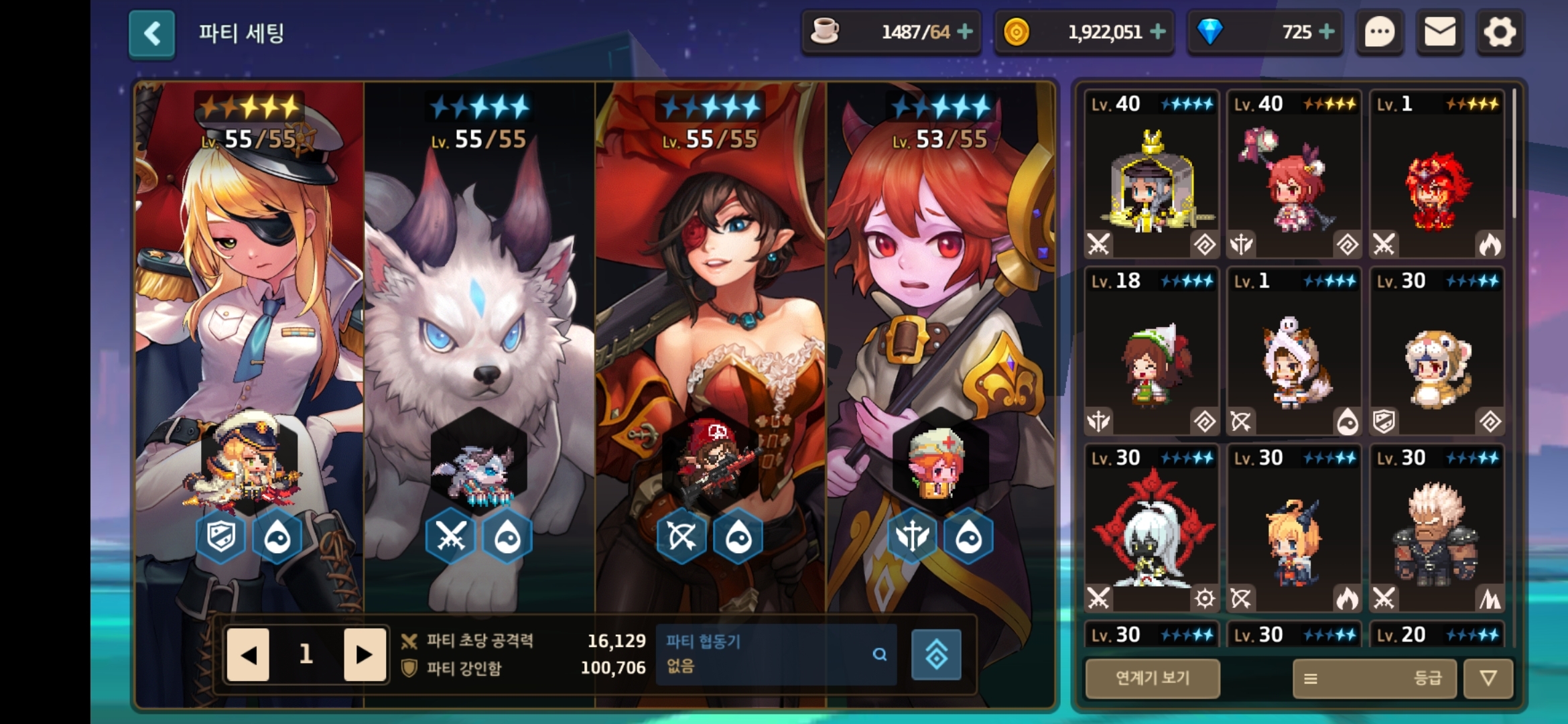Change the 등급 sort criterion

[x=1375, y=678]
